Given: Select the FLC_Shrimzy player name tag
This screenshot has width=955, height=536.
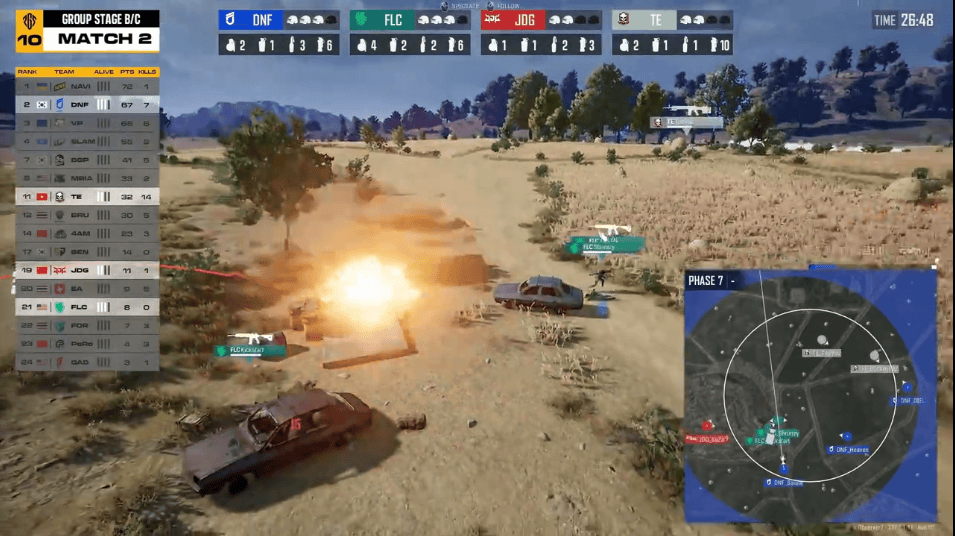Looking at the screenshot, I should point(605,245).
